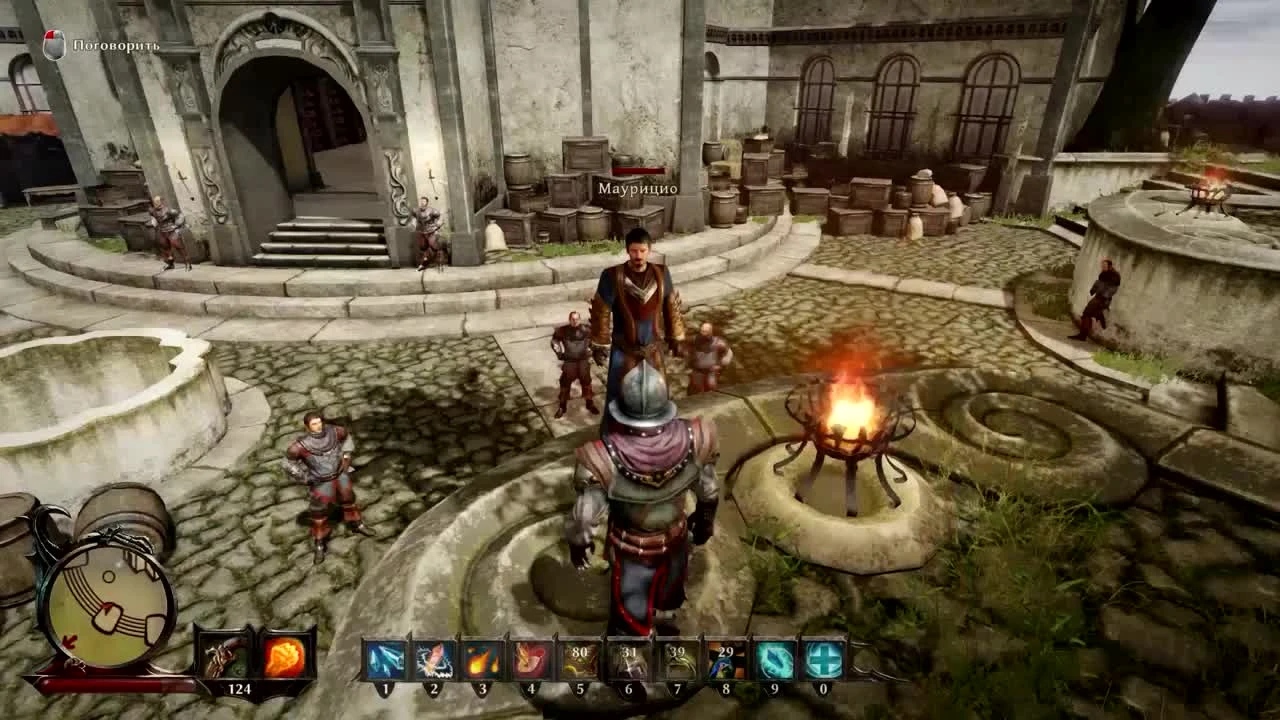This screenshot has height=720, width=1280.
Task: Select the ice crystal spell in slot 1
Action: tap(385, 660)
